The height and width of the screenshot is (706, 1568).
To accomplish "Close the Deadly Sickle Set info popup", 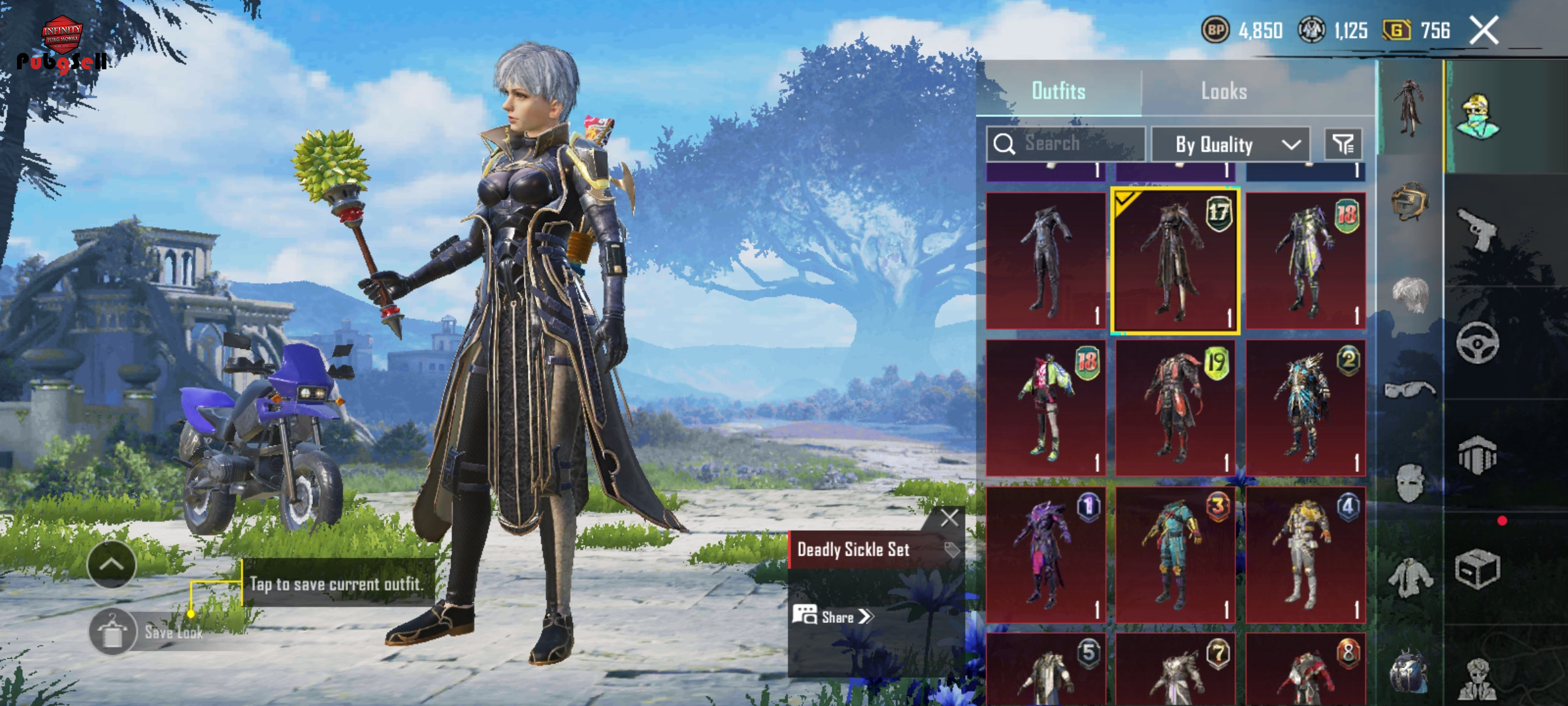I will point(949,518).
